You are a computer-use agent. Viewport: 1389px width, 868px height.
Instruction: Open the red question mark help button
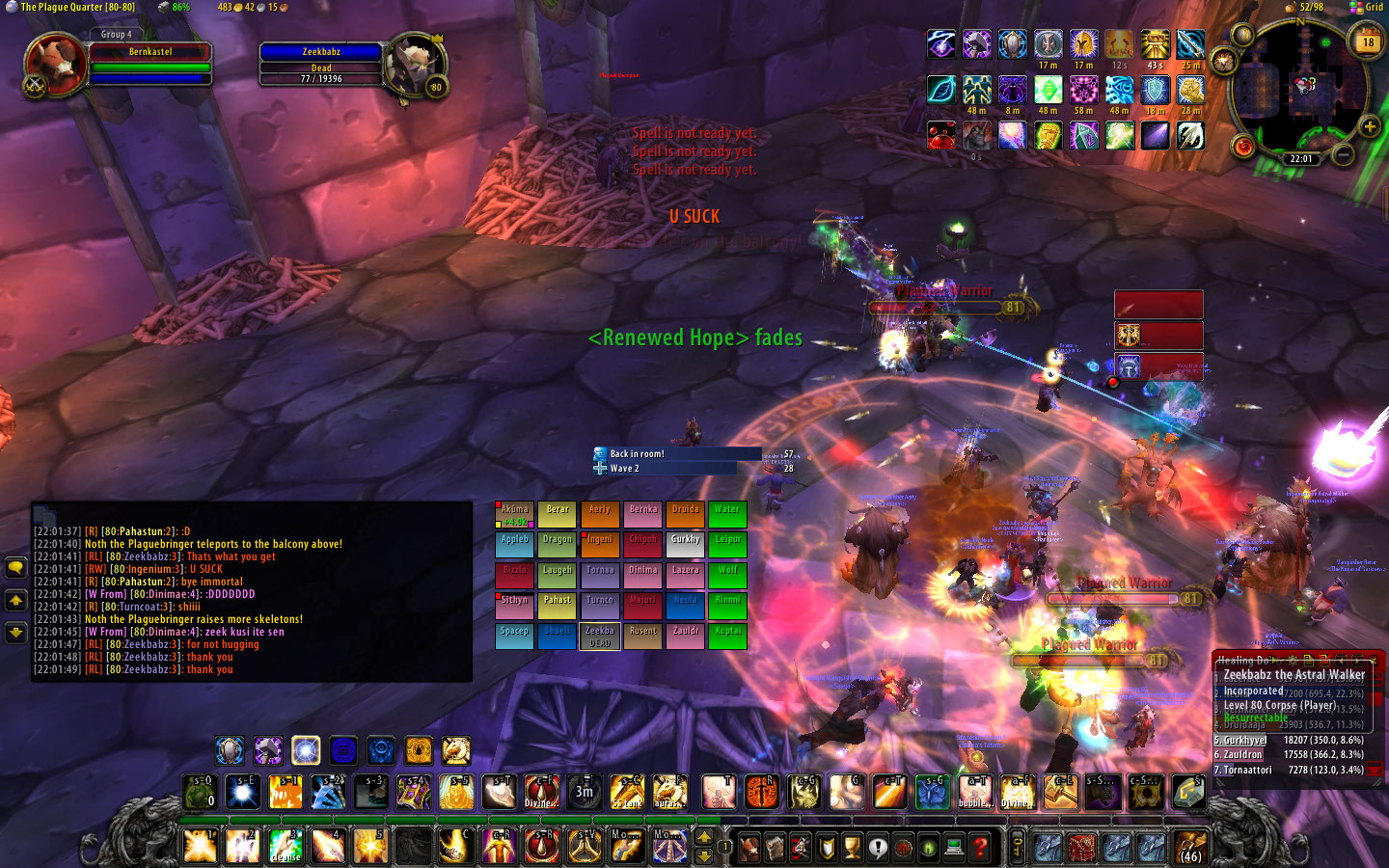pos(980,848)
